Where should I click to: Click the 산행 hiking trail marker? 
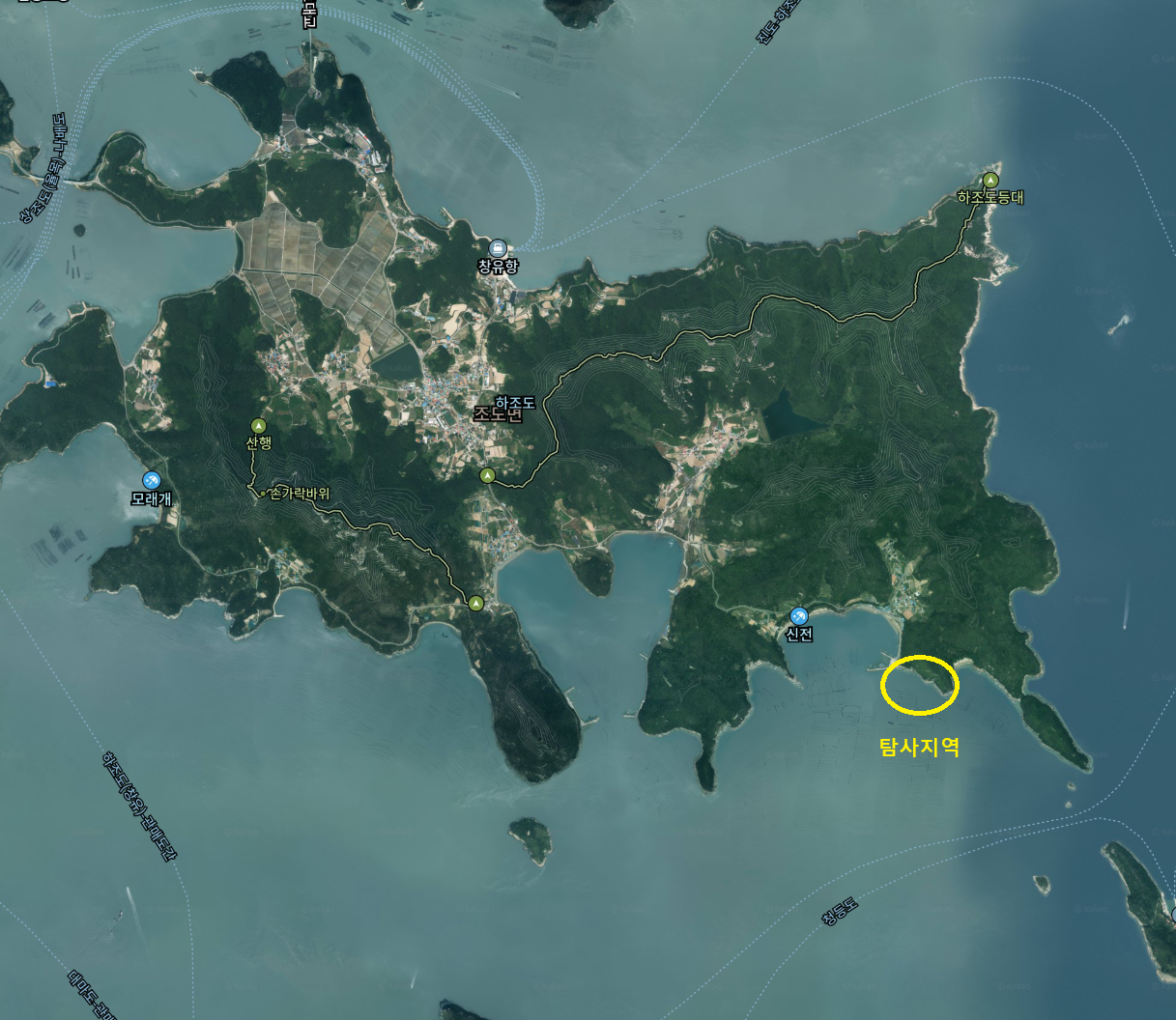[x=258, y=426]
